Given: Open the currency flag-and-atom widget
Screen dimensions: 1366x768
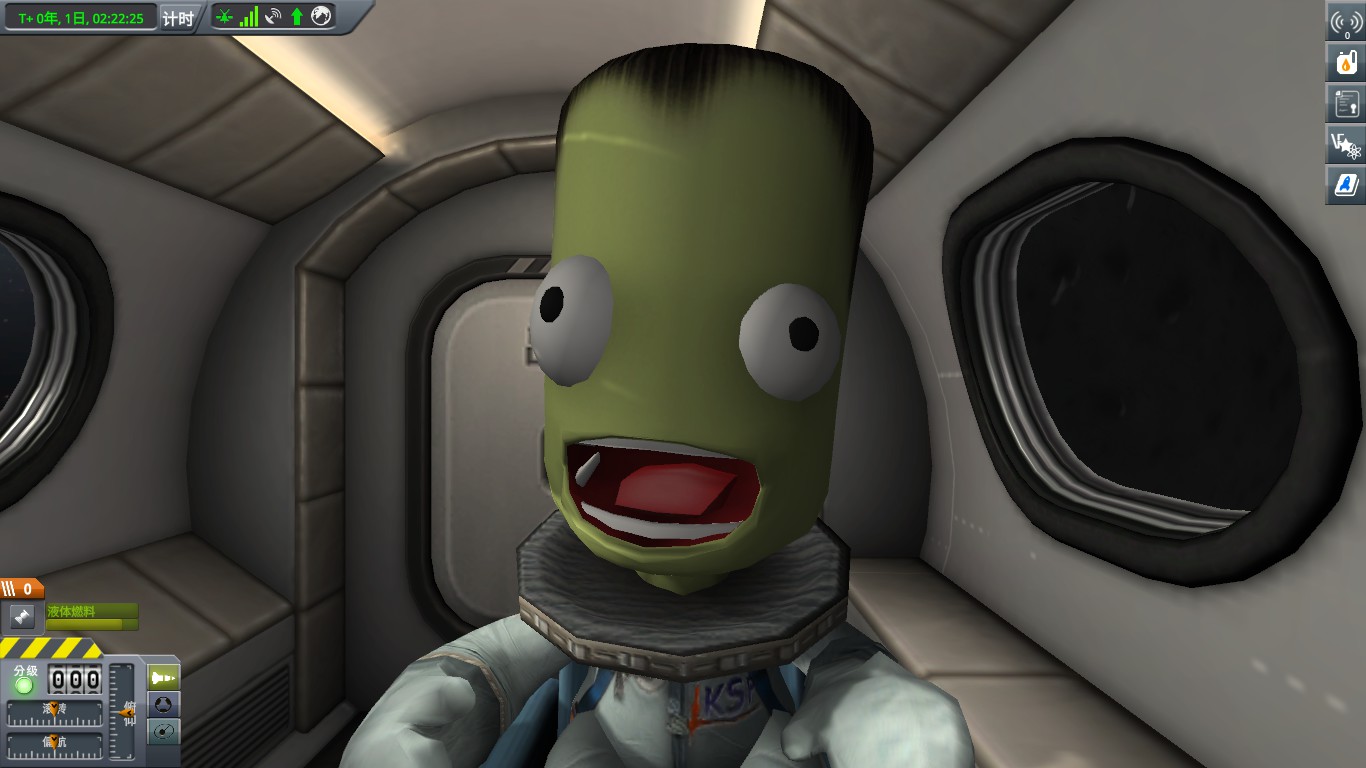Looking at the screenshot, I should coord(1346,145).
